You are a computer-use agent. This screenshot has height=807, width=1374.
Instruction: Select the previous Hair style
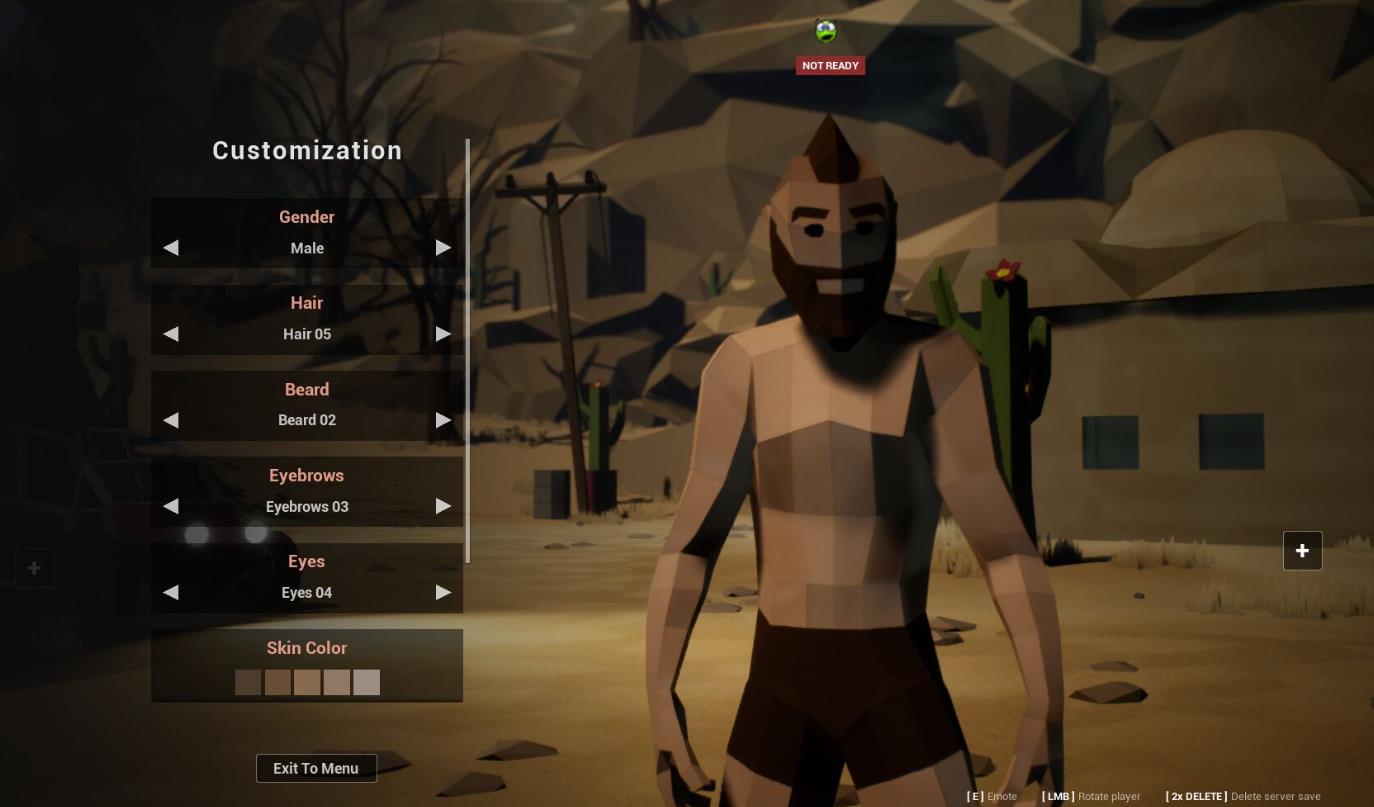pyautogui.click(x=171, y=334)
